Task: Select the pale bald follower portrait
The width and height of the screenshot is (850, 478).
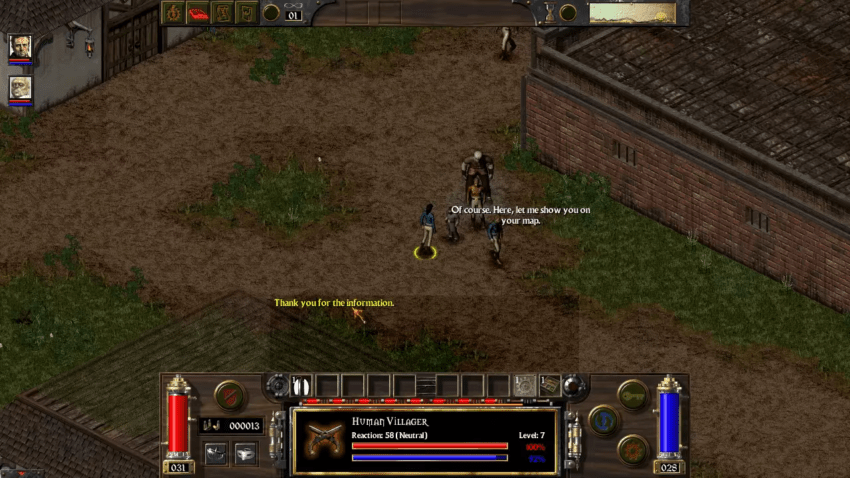Action: 20,88
